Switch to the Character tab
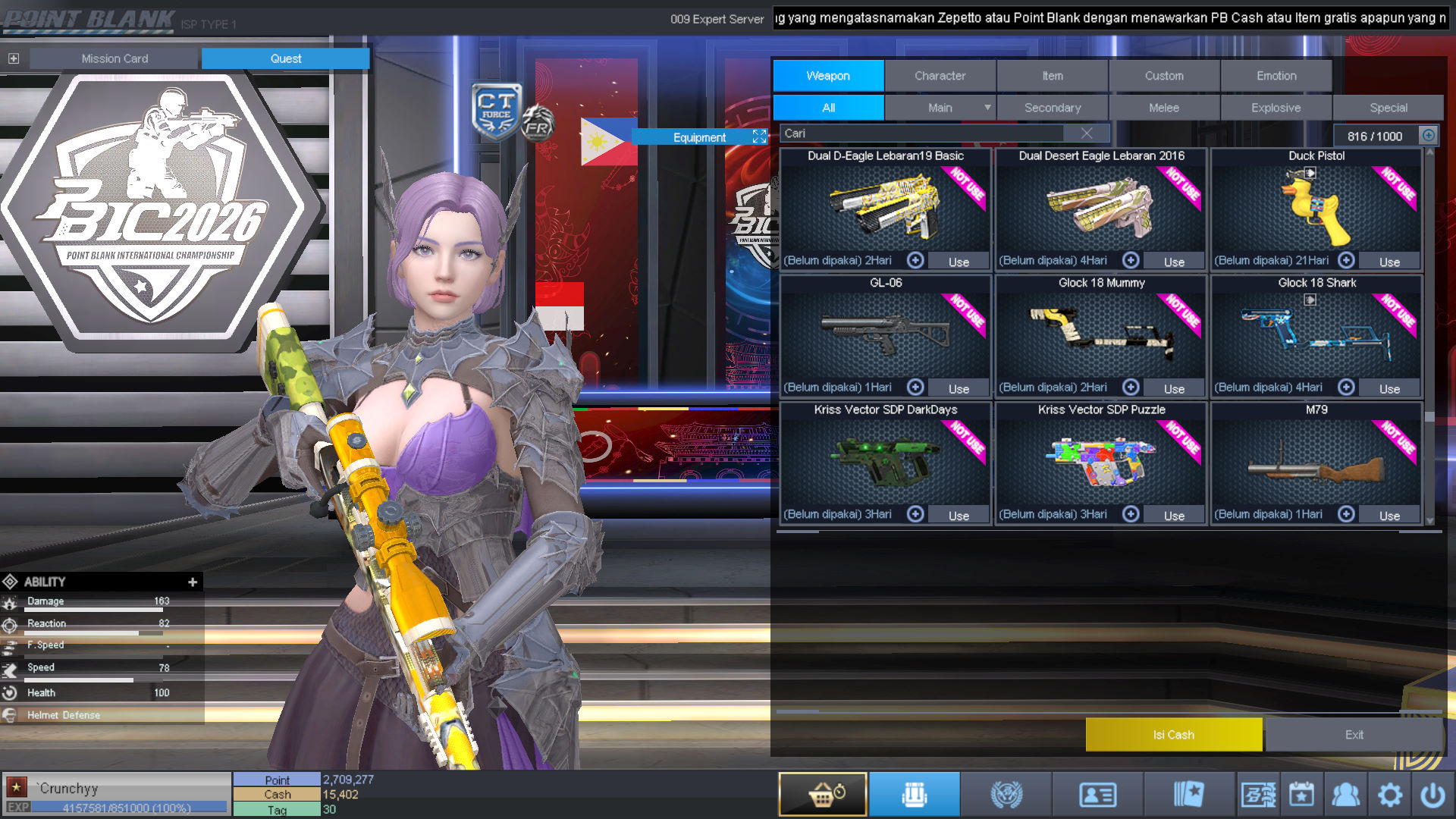The height and width of the screenshot is (819, 1456). (940, 76)
